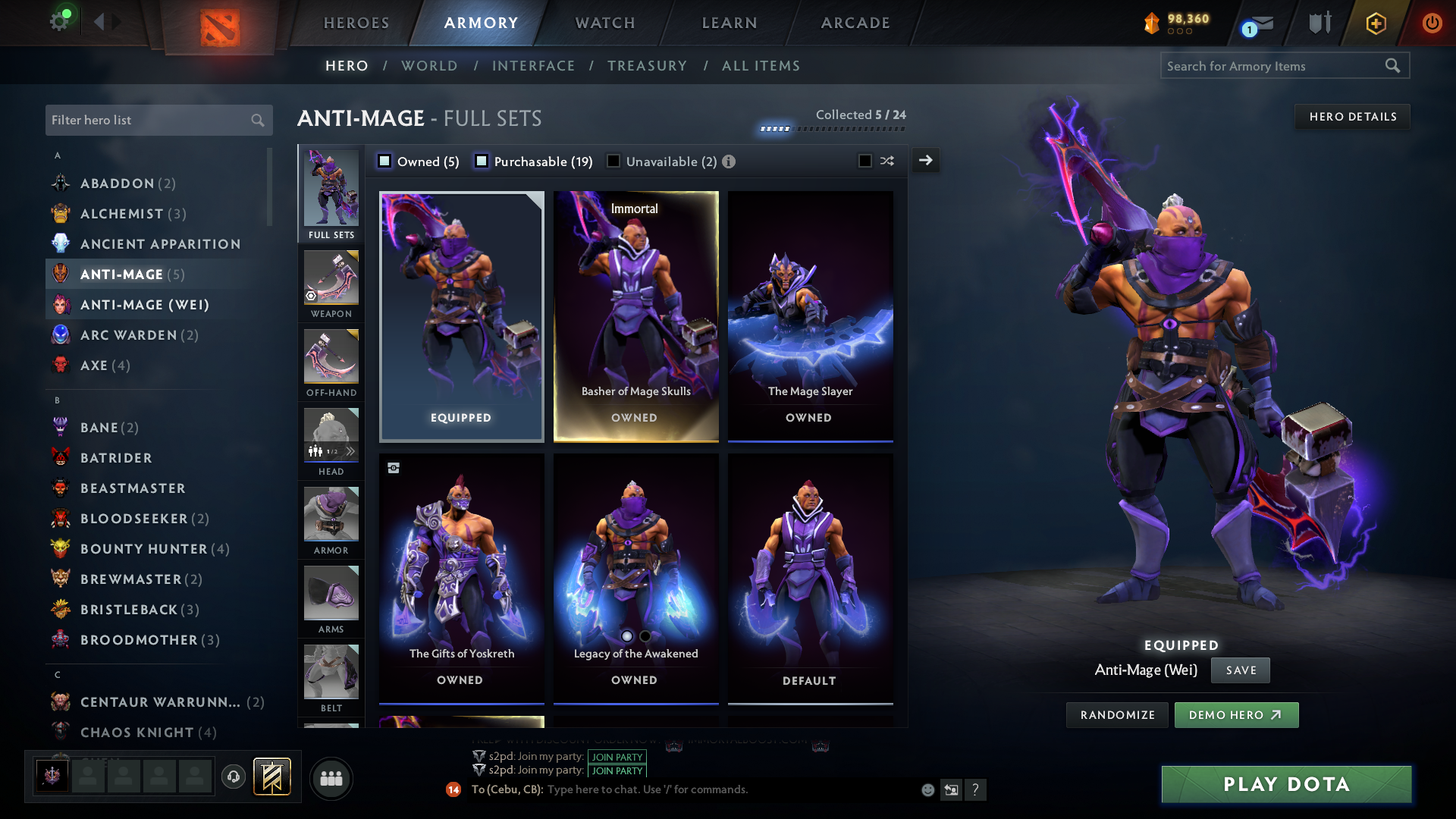This screenshot has width=1456, height=819.
Task: Enable the Unavailable items filter
Action: (613, 162)
